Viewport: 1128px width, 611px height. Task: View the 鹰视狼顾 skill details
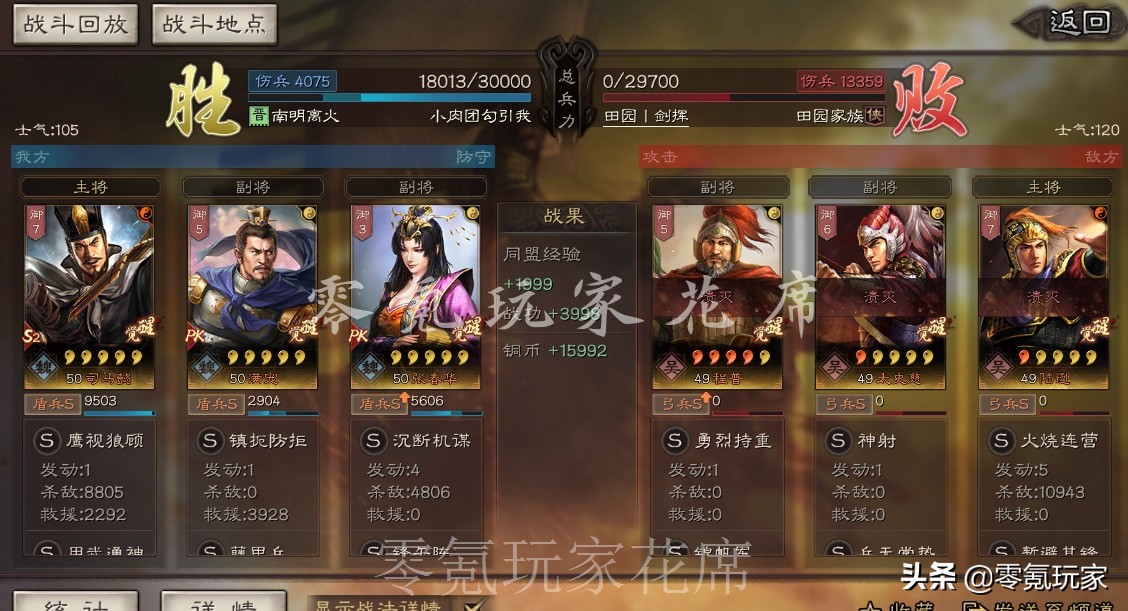point(88,440)
